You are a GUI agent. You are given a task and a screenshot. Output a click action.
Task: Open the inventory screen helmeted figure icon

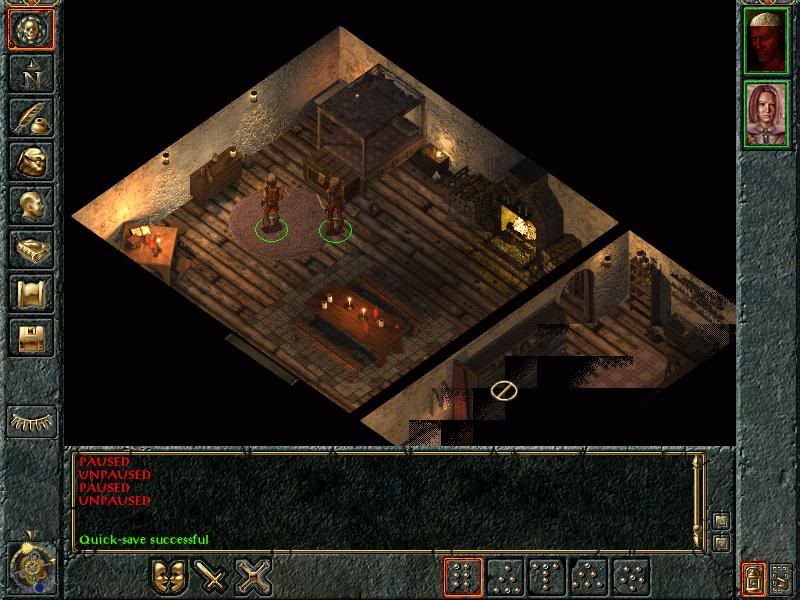coord(30,160)
